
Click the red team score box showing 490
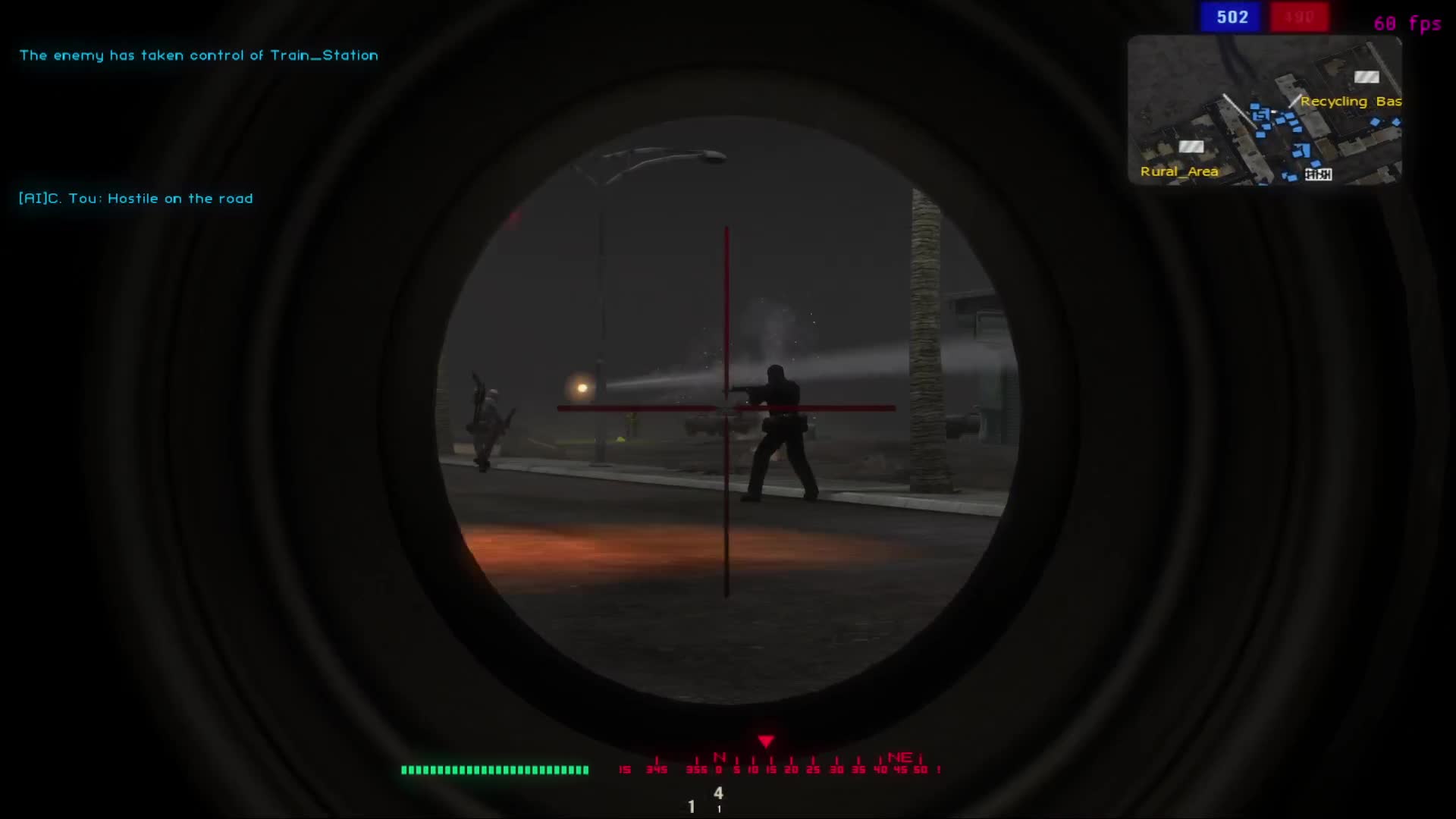point(1299,17)
